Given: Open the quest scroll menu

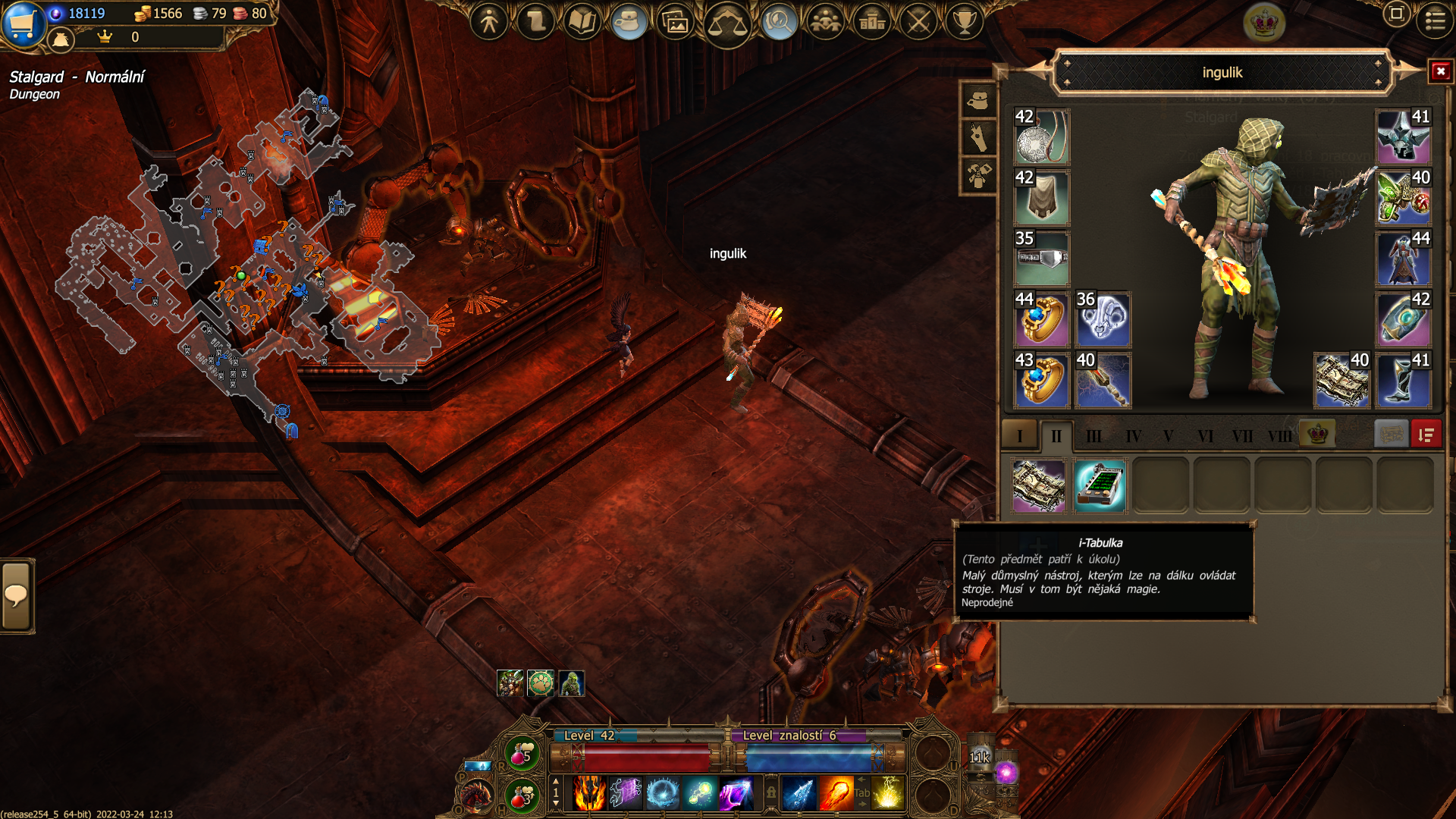Looking at the screenshot, I should coord(535,21).
